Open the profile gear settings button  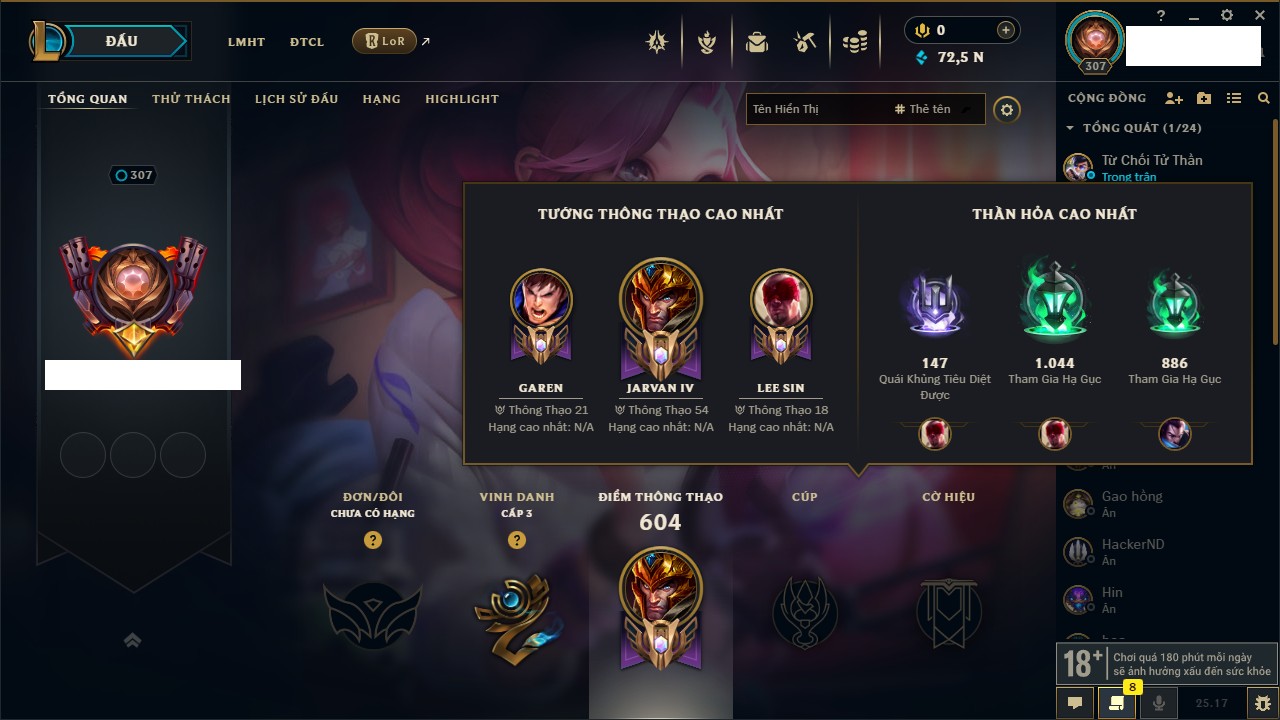[1007, 109]
